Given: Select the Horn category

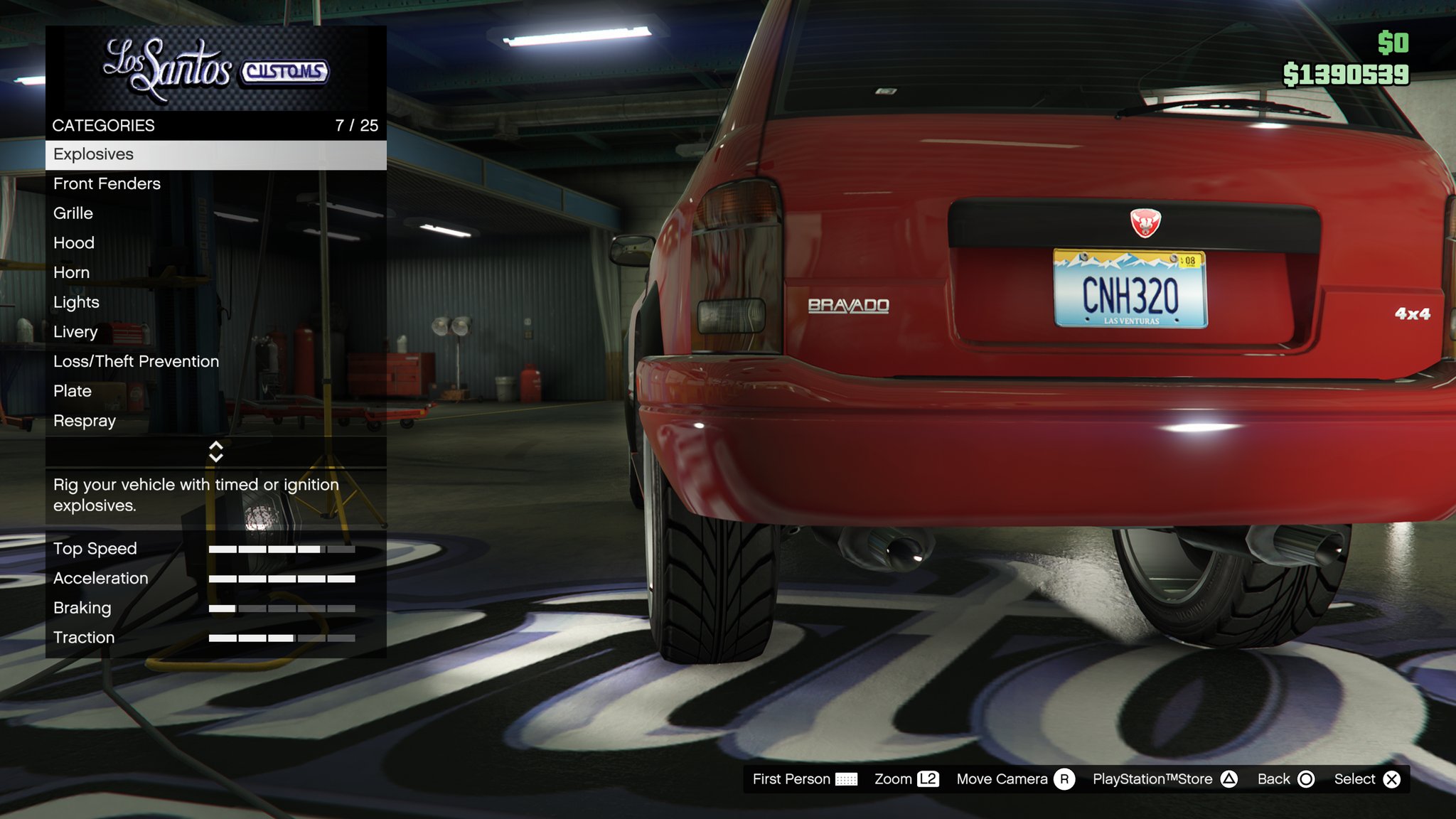Looking at the screenshot, I should click(x=215, y=273).
